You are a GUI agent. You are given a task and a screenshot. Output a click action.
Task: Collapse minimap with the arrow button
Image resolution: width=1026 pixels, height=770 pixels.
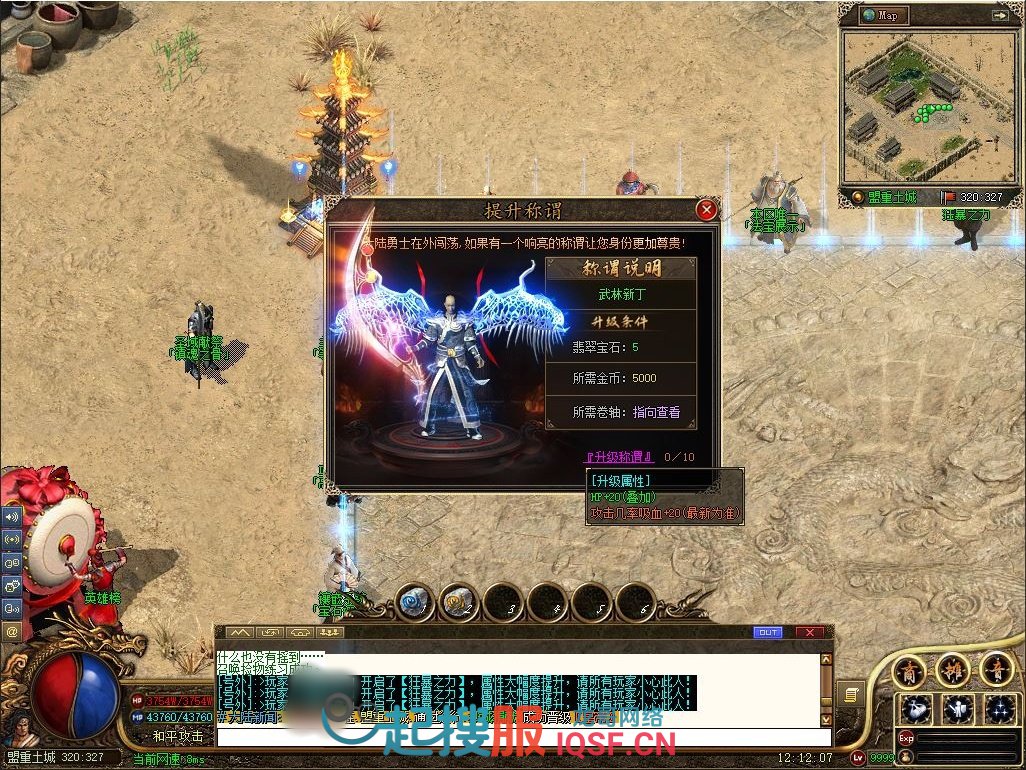[999, 15]
